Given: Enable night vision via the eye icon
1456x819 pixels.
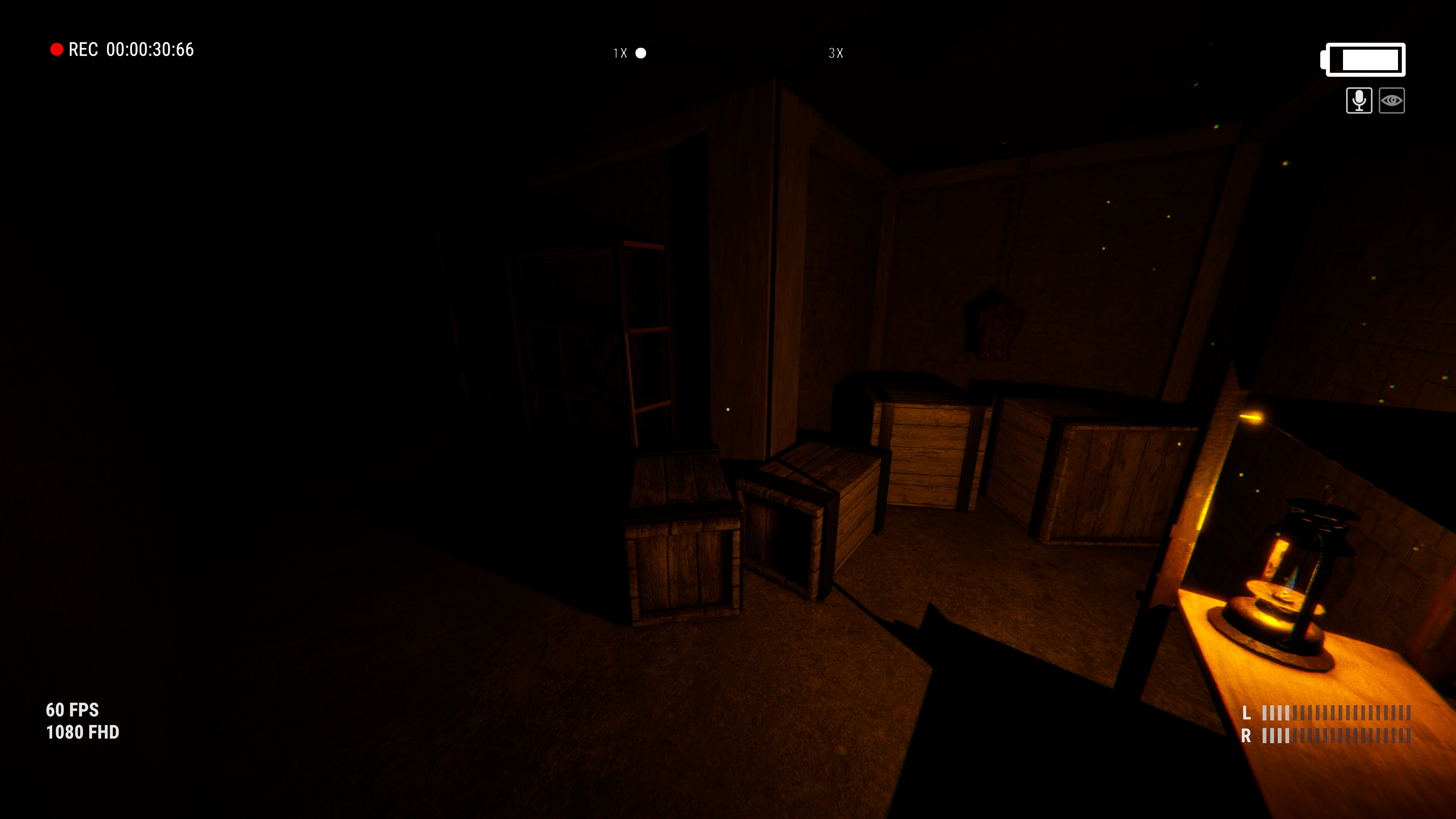Looking at the screenshot, I should pos(1392,100).
